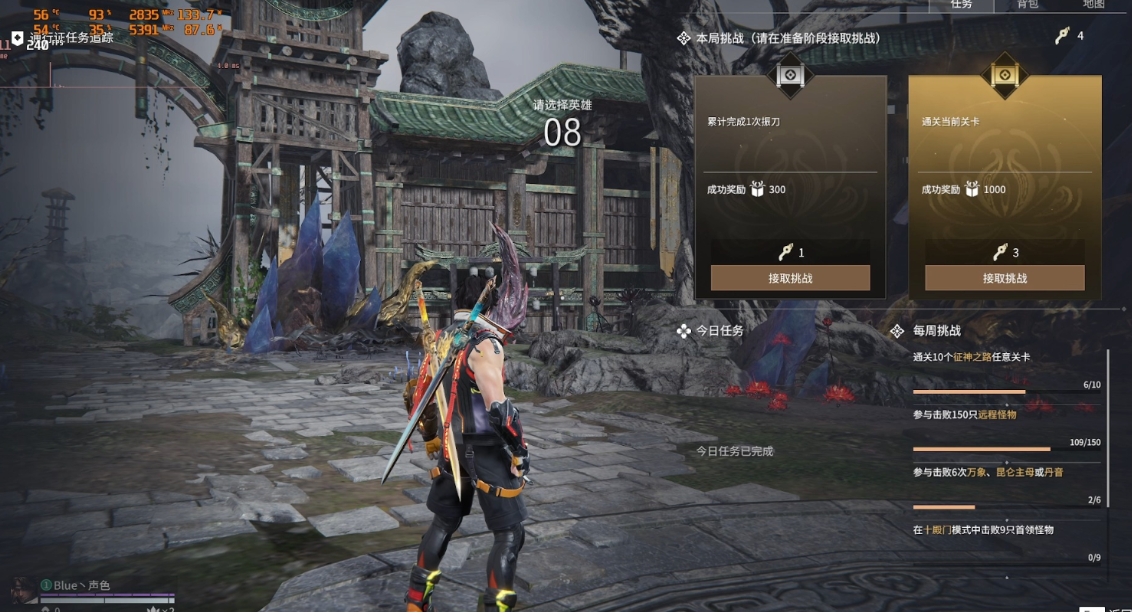
Task: Switch to the 地图 tab
Action: pyautogui.click(x=1094, y=5)
